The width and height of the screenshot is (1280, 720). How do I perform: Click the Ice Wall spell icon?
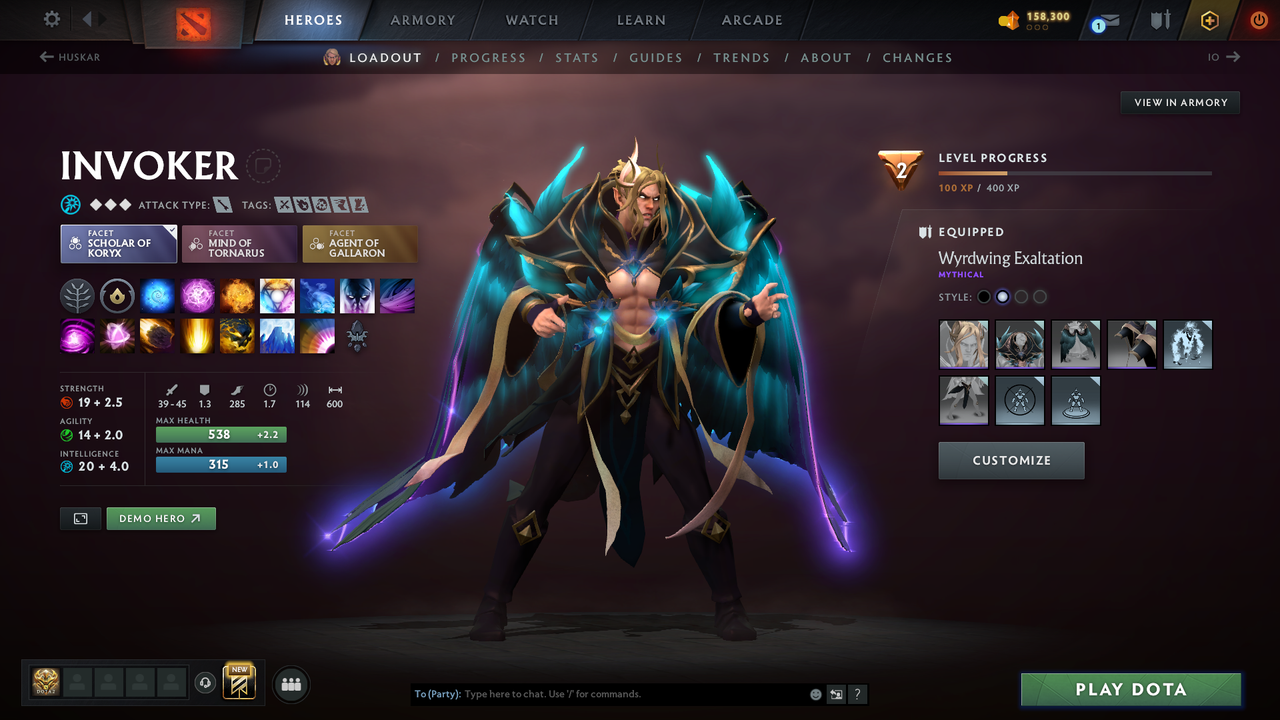[x=277, y=336]
